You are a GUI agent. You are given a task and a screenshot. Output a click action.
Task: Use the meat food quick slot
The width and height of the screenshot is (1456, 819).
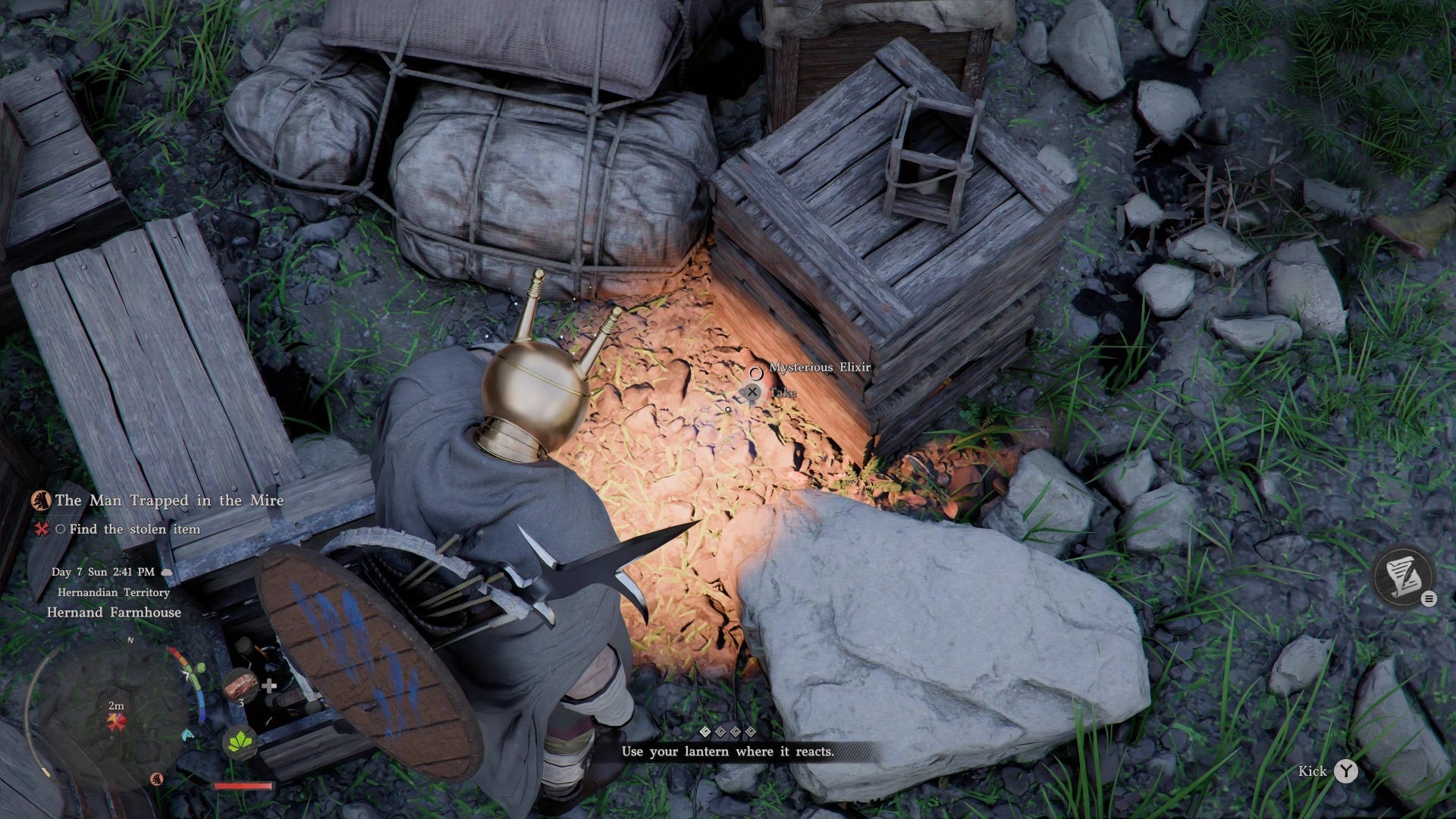[x=241, y=684]
